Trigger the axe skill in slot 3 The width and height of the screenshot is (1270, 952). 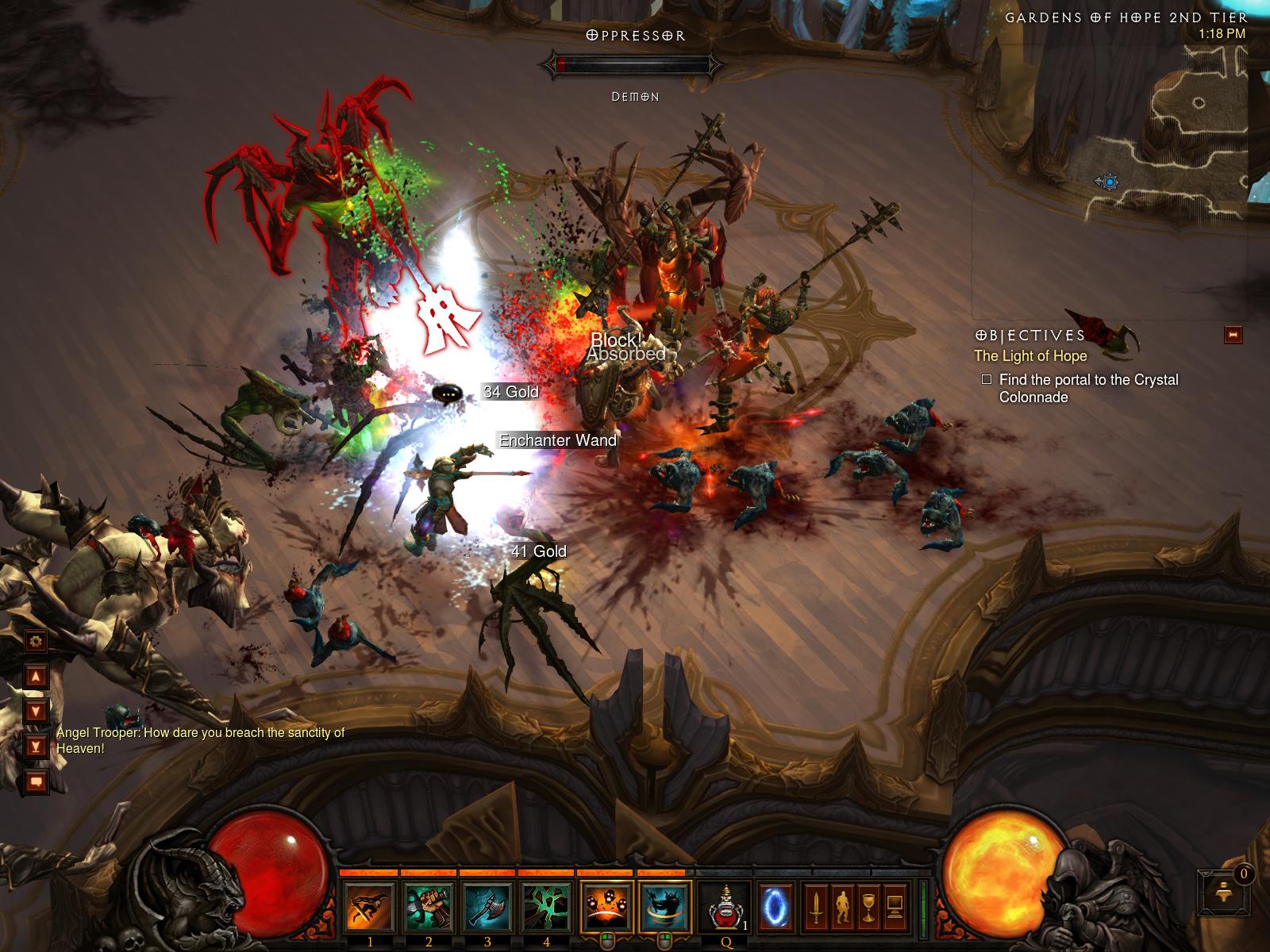click(x=487, y=906)
